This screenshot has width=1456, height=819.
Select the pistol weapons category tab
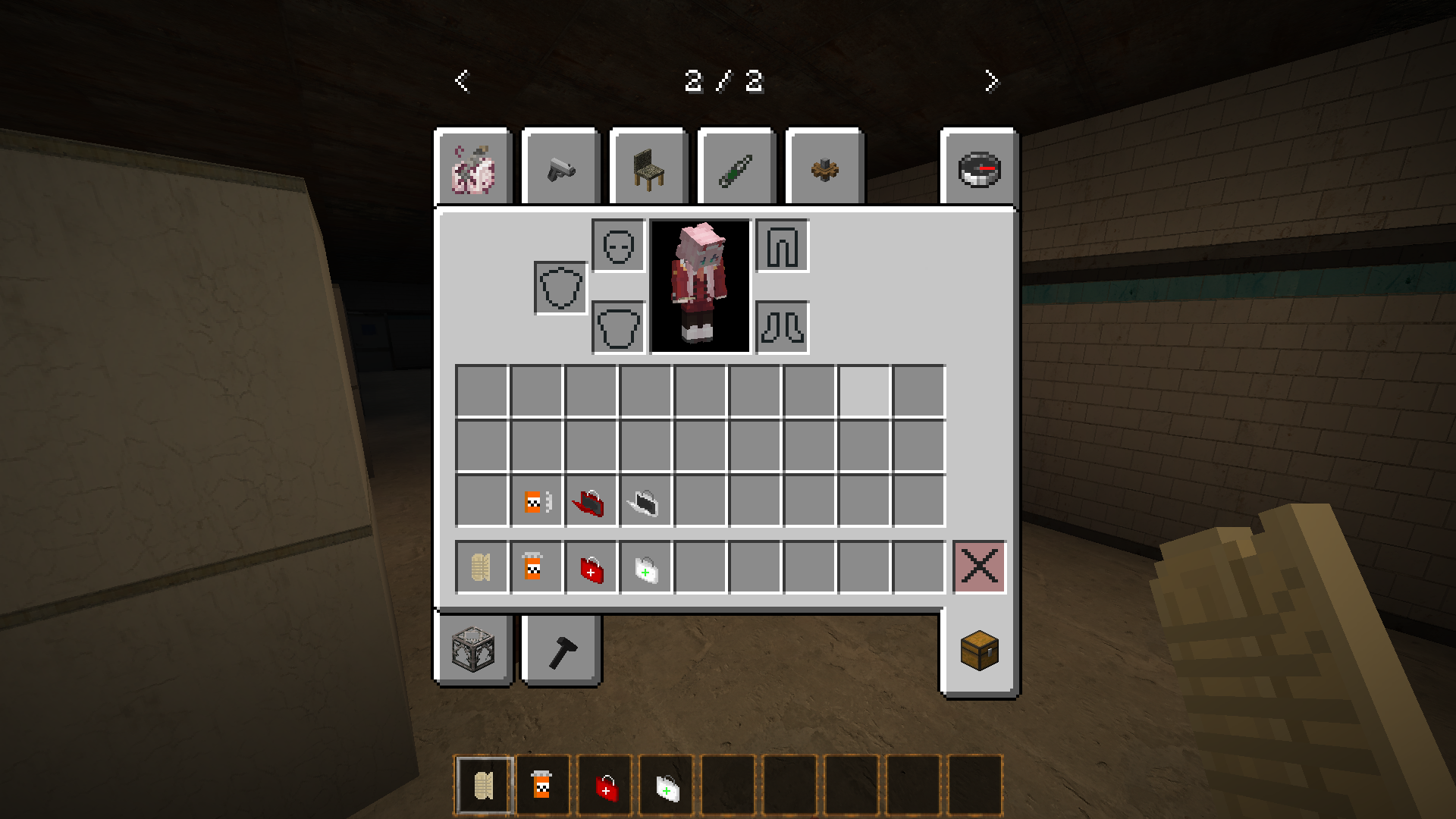pyautogui.click(x=560, y=167)
